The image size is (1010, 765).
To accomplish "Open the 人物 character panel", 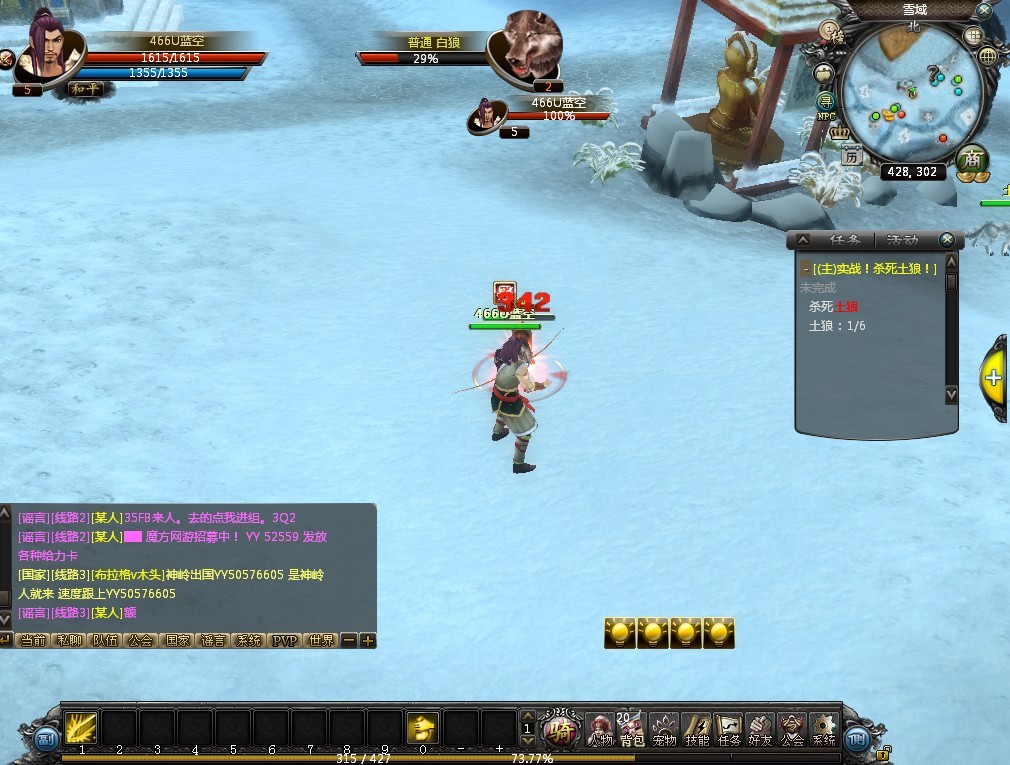I will 600,729.
